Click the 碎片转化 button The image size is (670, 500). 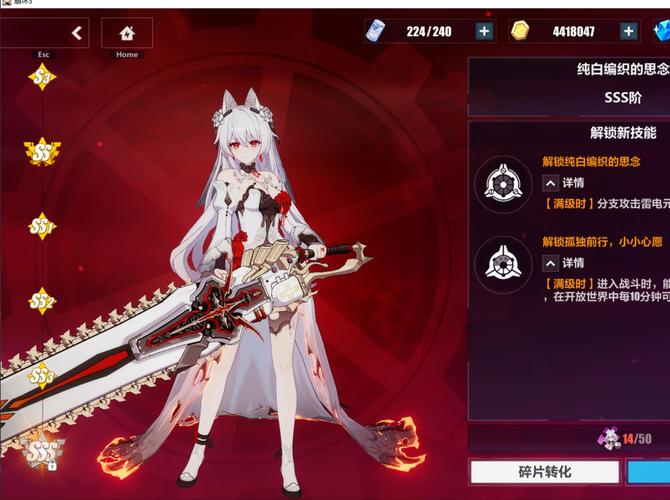click(543, 471)
